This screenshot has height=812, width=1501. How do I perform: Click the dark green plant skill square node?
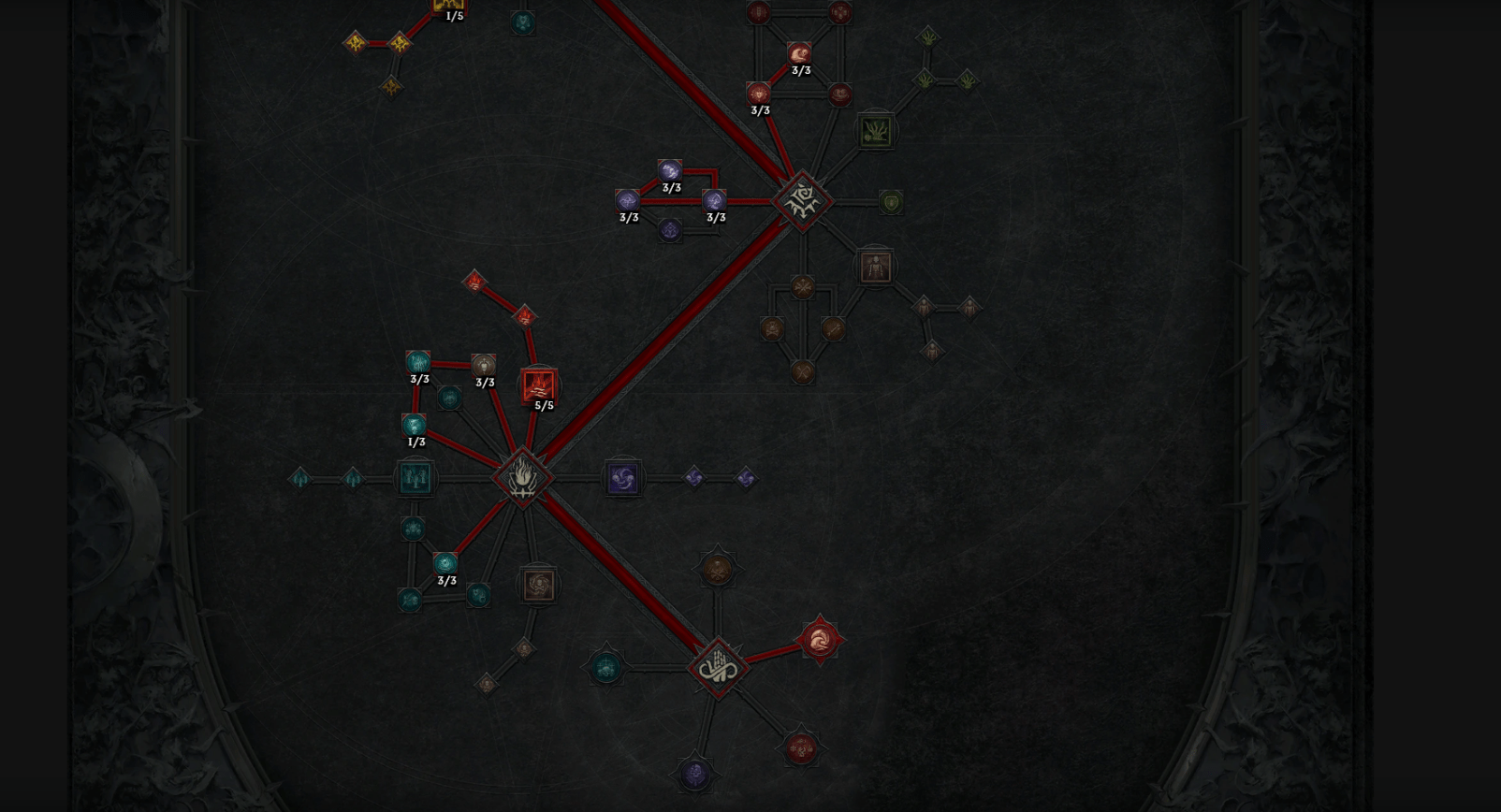pyautogui.click(x=875, y=132)
